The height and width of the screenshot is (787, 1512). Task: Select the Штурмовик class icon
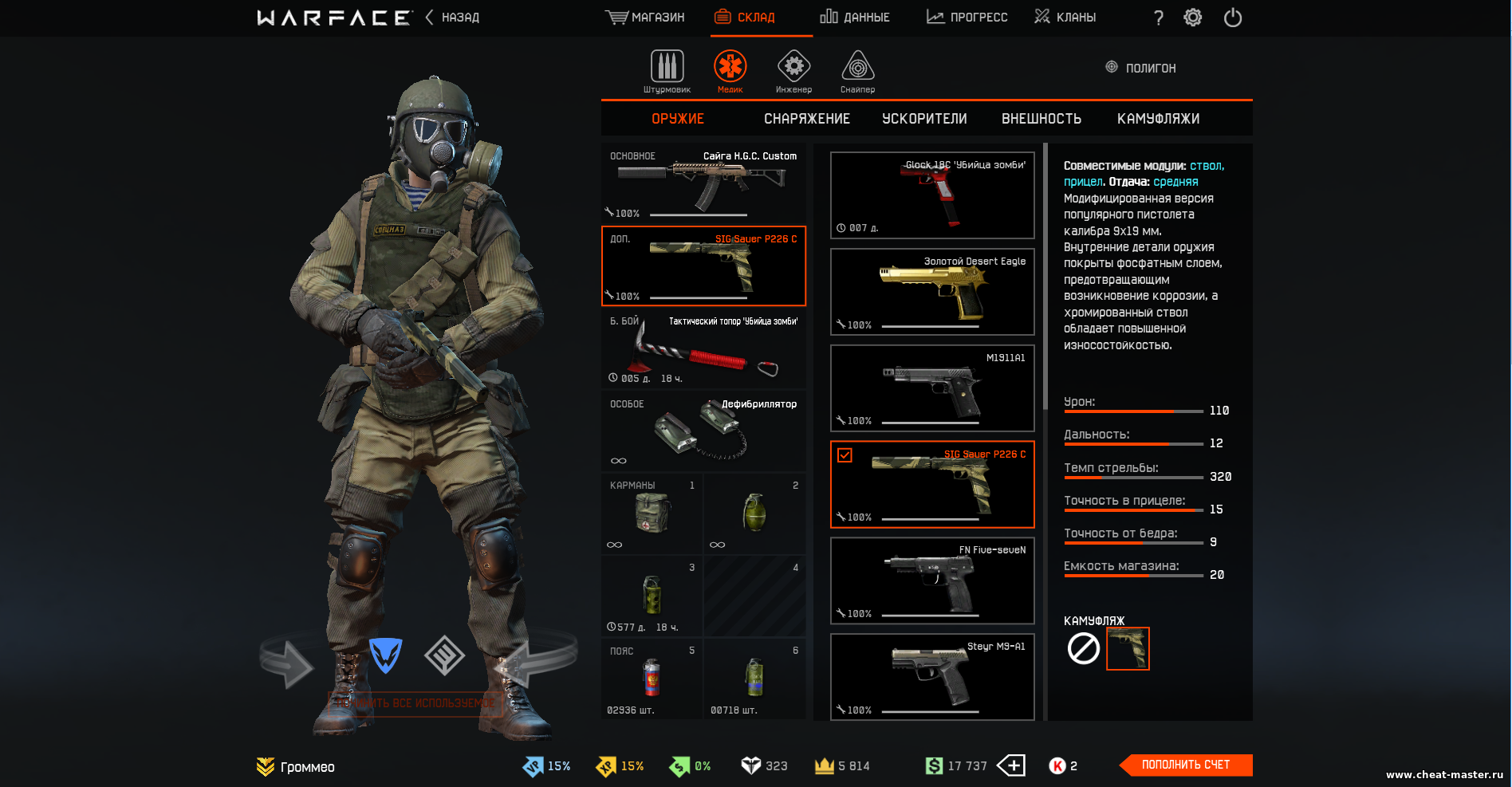[667, 71]
